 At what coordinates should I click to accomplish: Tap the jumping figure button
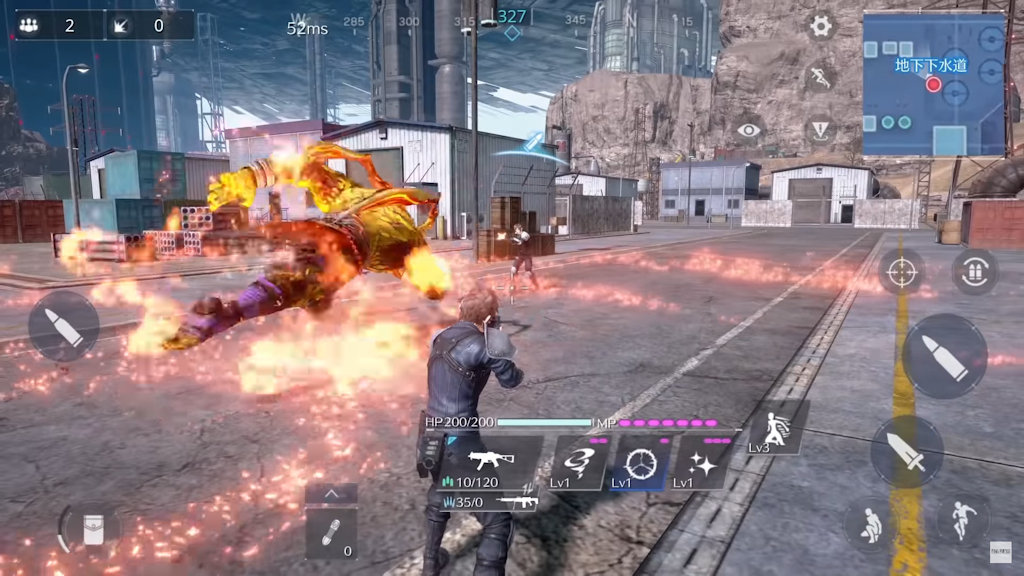click(x=962, y=519)
